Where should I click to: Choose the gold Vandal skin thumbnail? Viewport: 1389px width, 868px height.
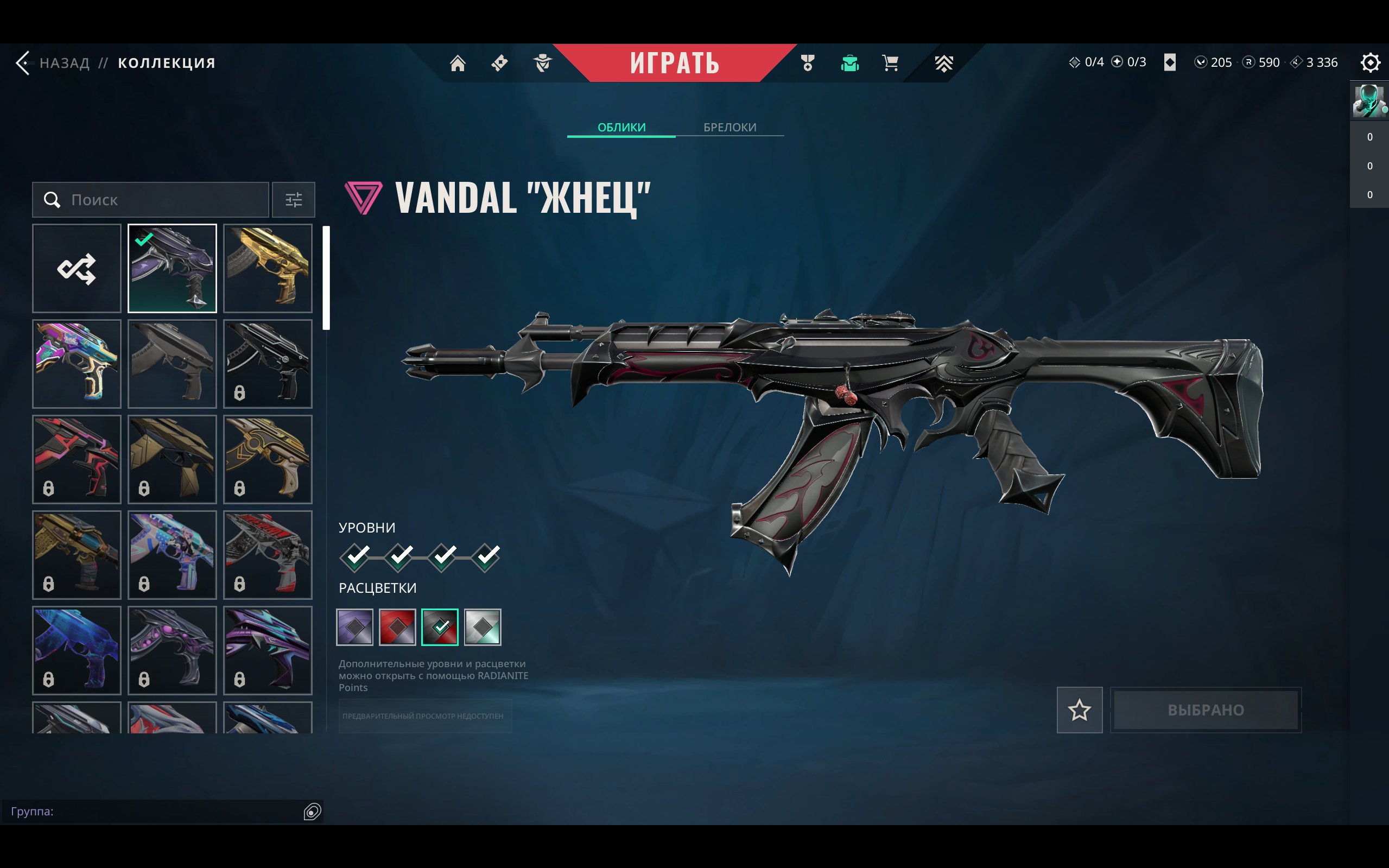pyautogui.click(x=268, y=268)
